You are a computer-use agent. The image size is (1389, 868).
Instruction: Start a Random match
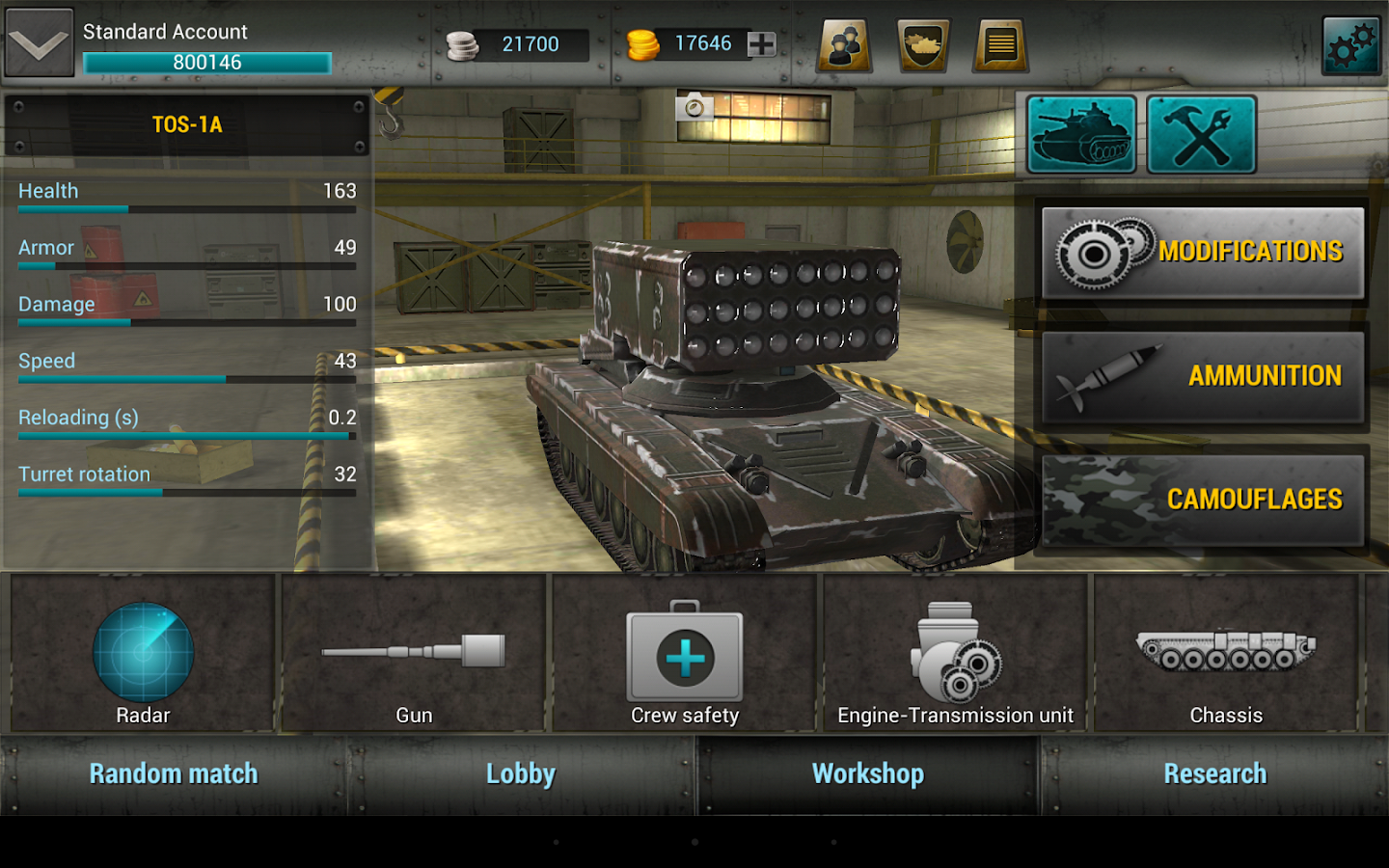tap(174, 774)
